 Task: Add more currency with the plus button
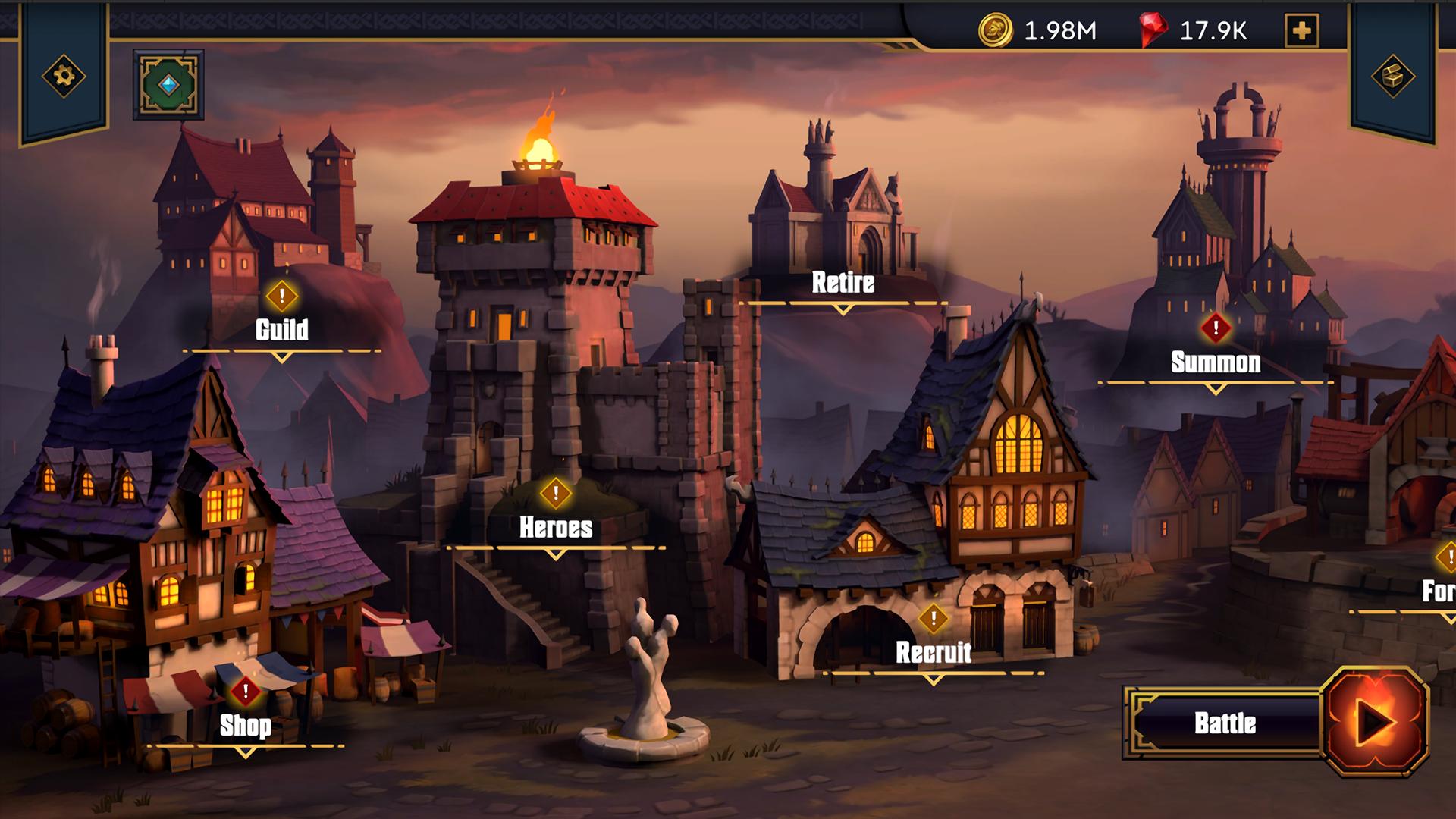point(1302,31)
